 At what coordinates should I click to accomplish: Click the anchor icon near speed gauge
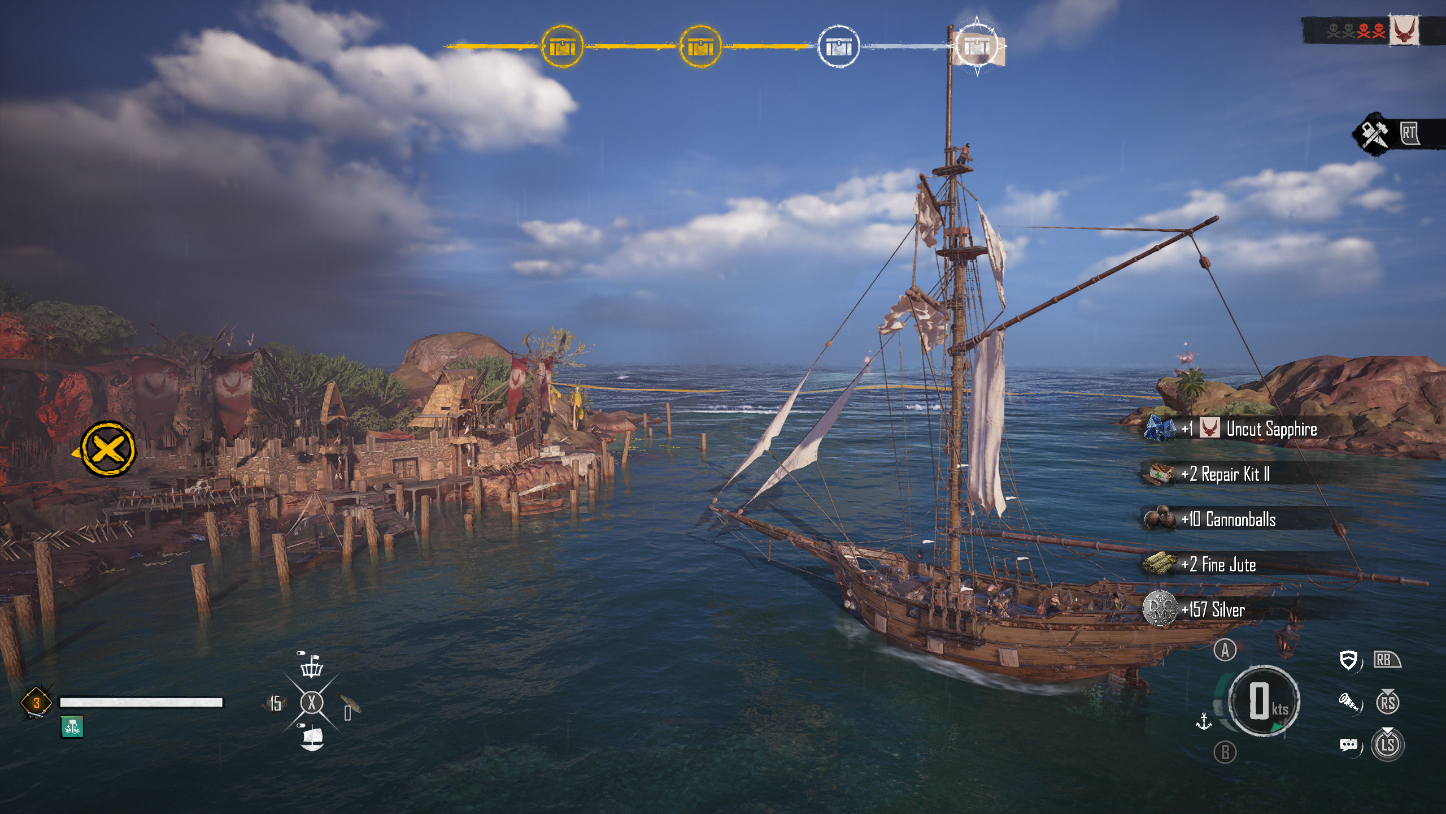(x=1204, y=721)
